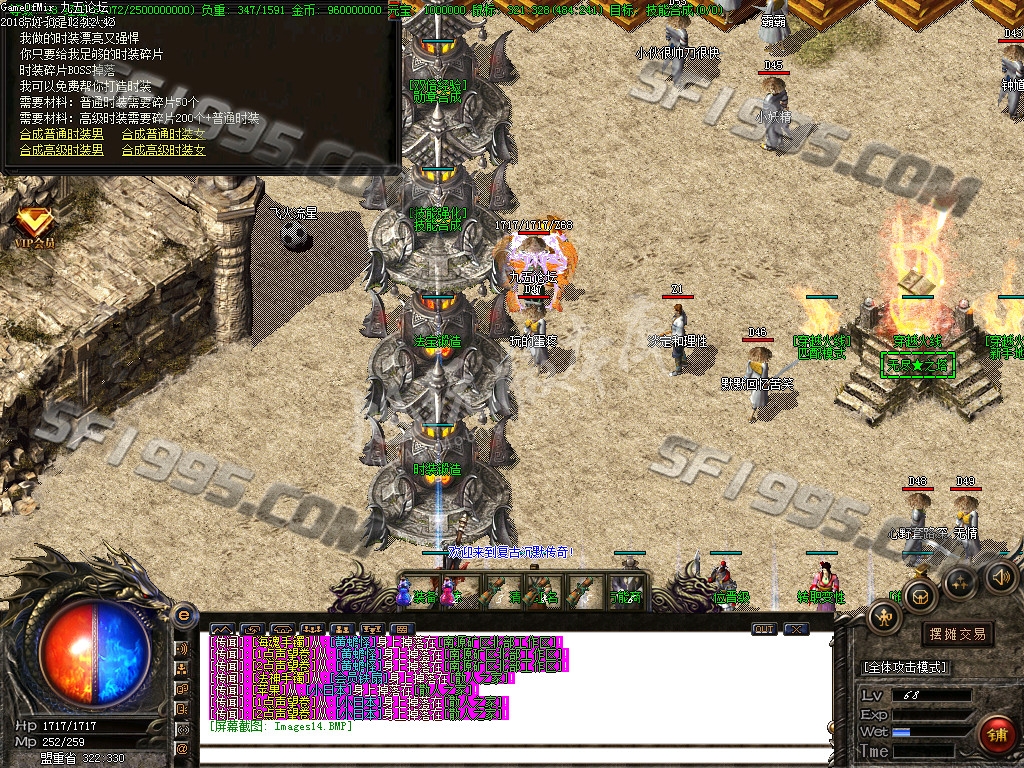The image size is (1024, 768).
Task: Click the OUT button above chat
Action: pos(764,629)
